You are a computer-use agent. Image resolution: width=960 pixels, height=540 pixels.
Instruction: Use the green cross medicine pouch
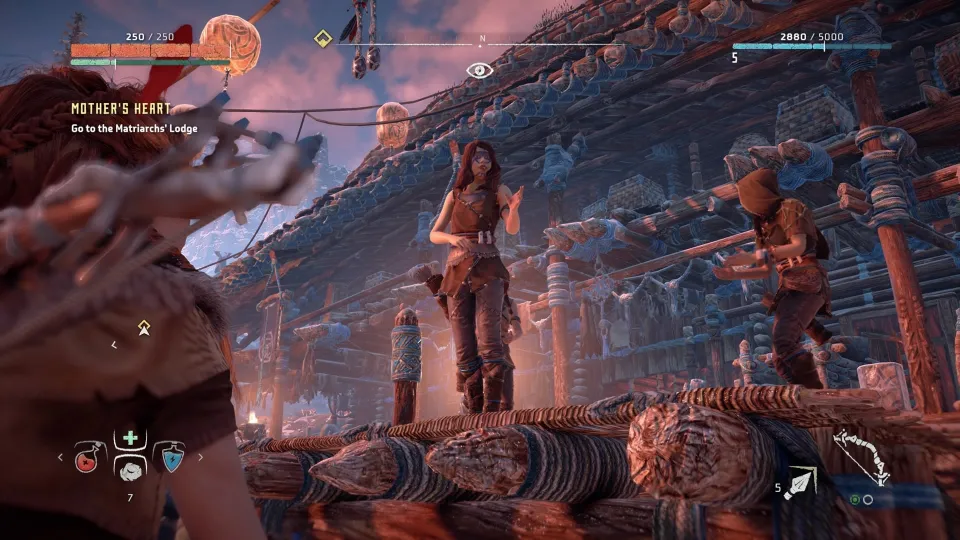[x=130, y=439]
